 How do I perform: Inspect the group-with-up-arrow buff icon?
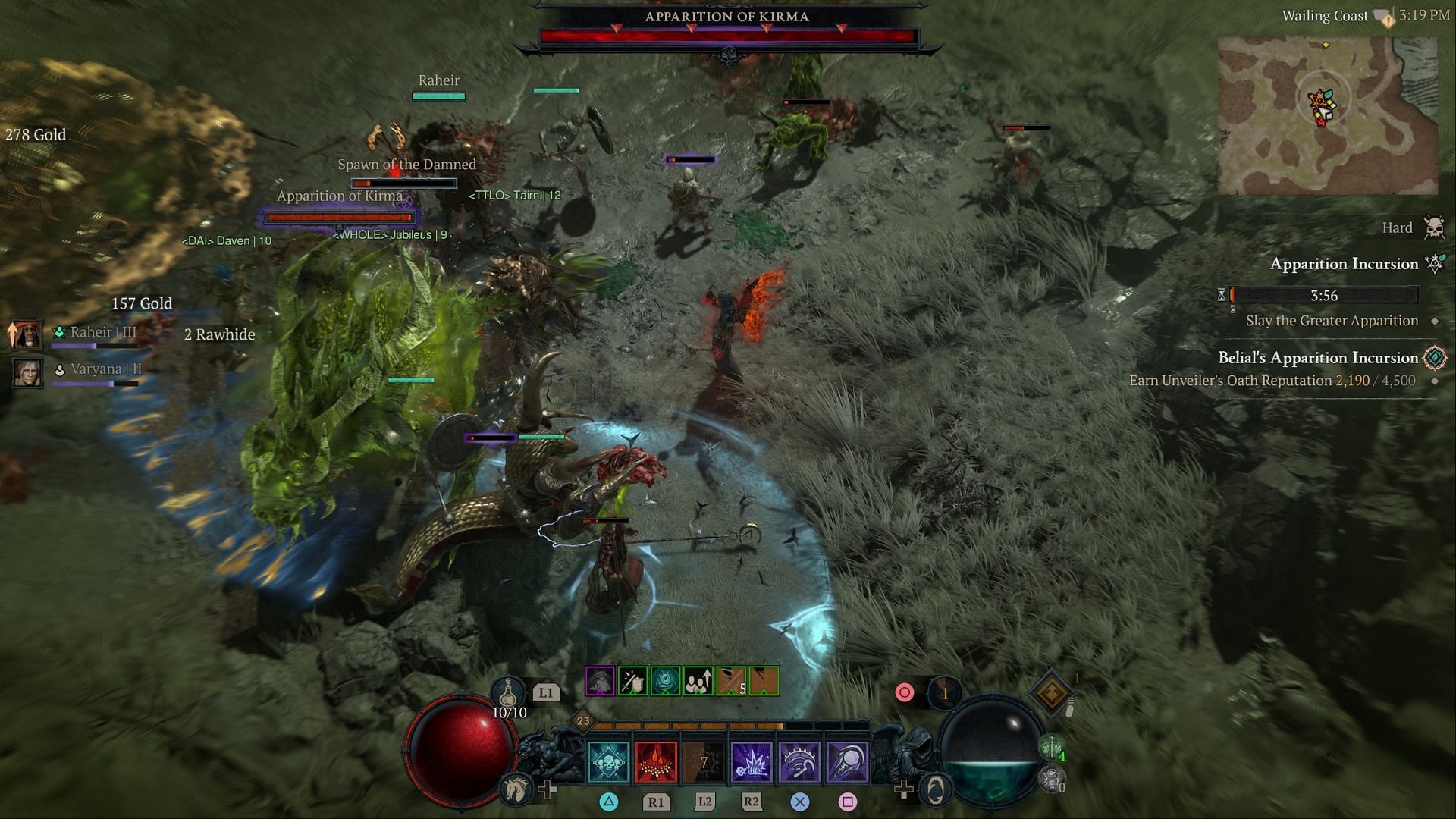click(698, 682)
